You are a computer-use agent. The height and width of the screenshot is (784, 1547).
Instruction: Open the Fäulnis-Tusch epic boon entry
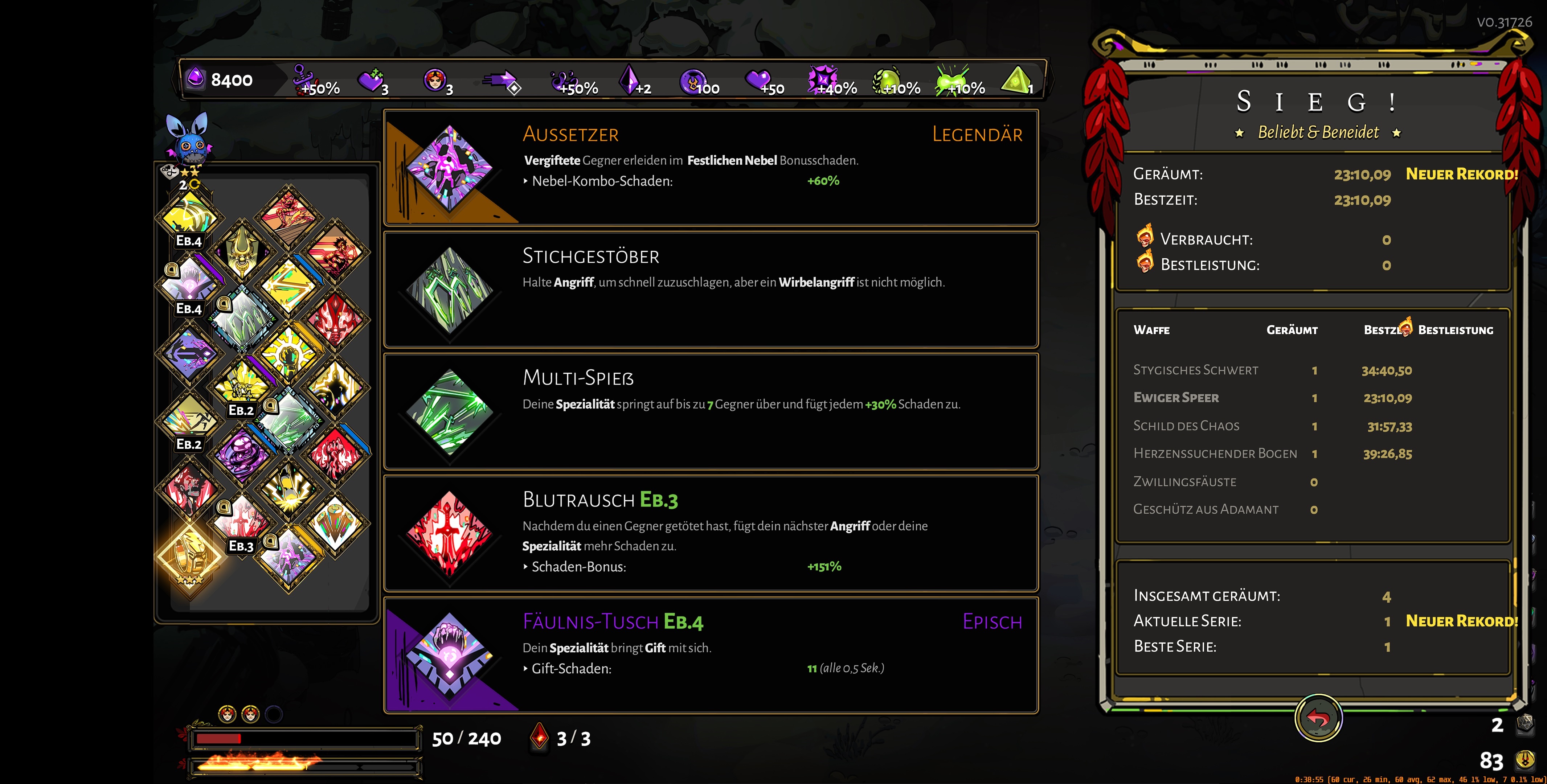click(x=711, y=655)
